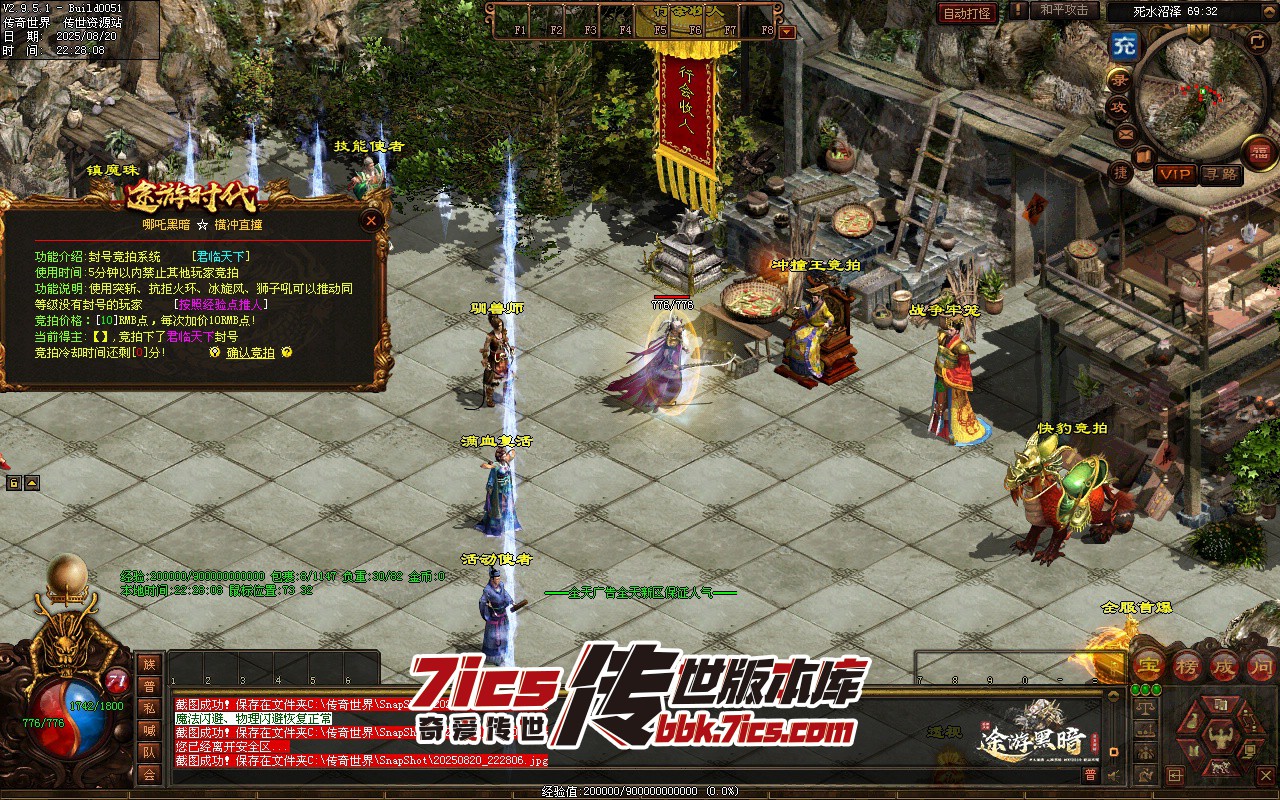Open the 榜 rankings button

click(x=1187, y=664)
